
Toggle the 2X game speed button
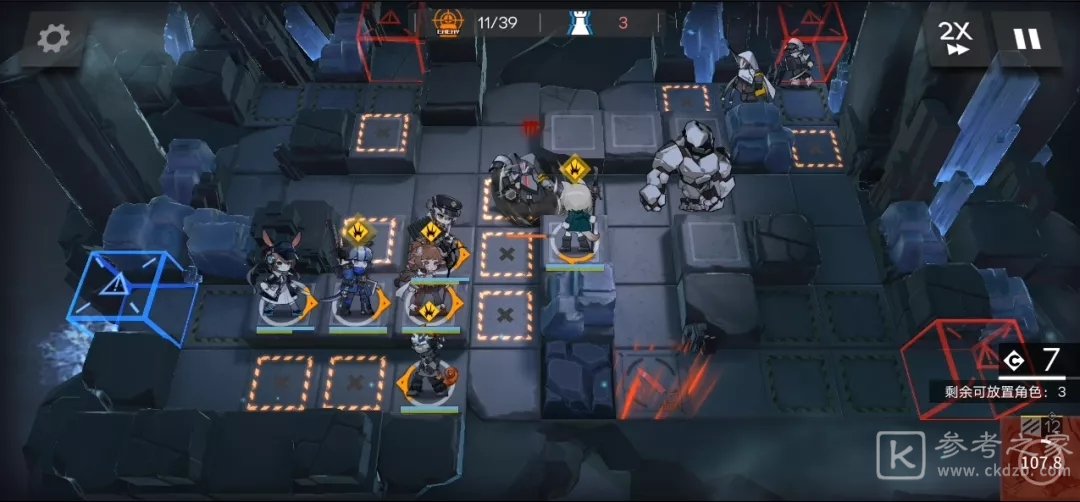pyautogui.click(x=956, y=39)
